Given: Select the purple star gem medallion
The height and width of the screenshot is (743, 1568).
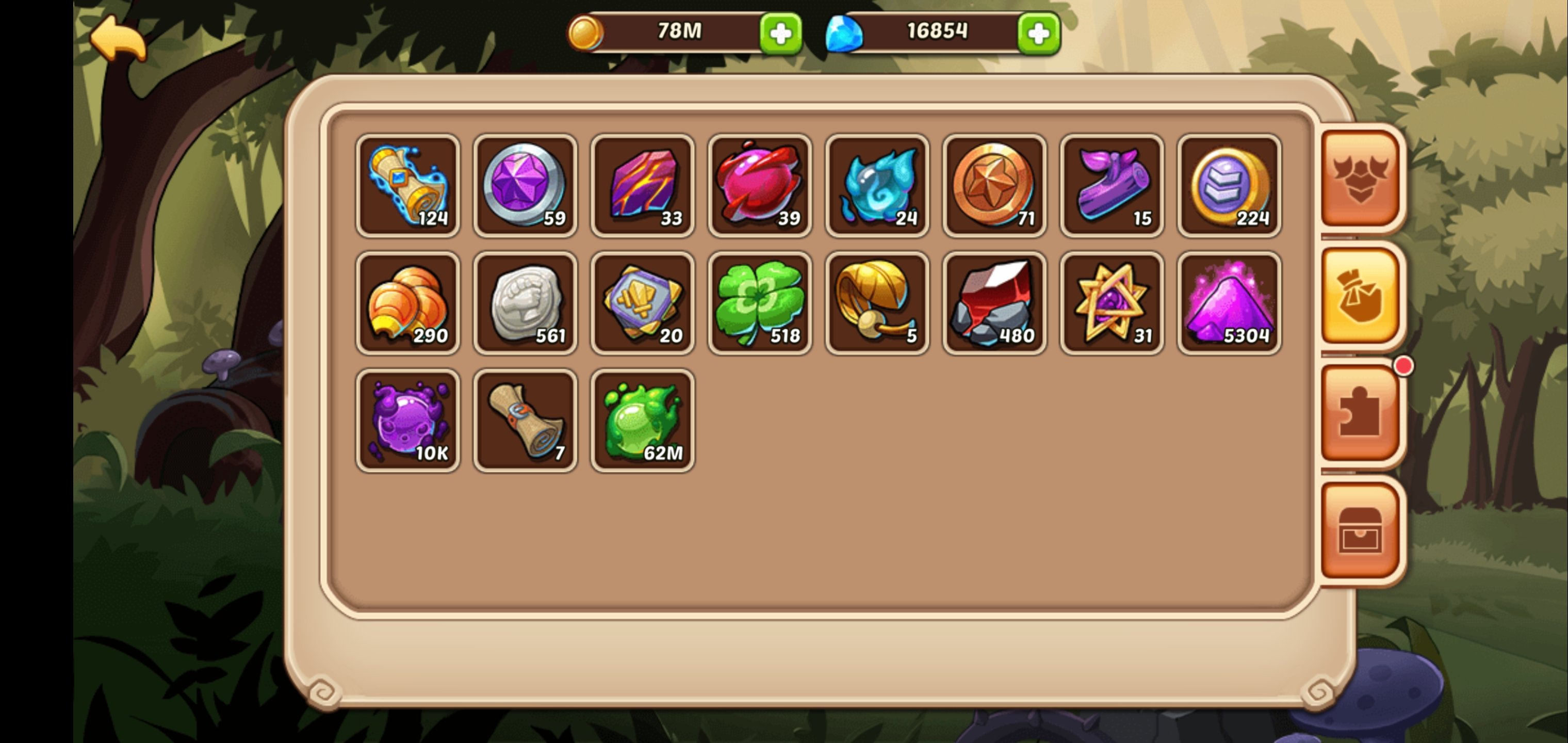Looking at the screenshot, I should [x=525, y=186].
